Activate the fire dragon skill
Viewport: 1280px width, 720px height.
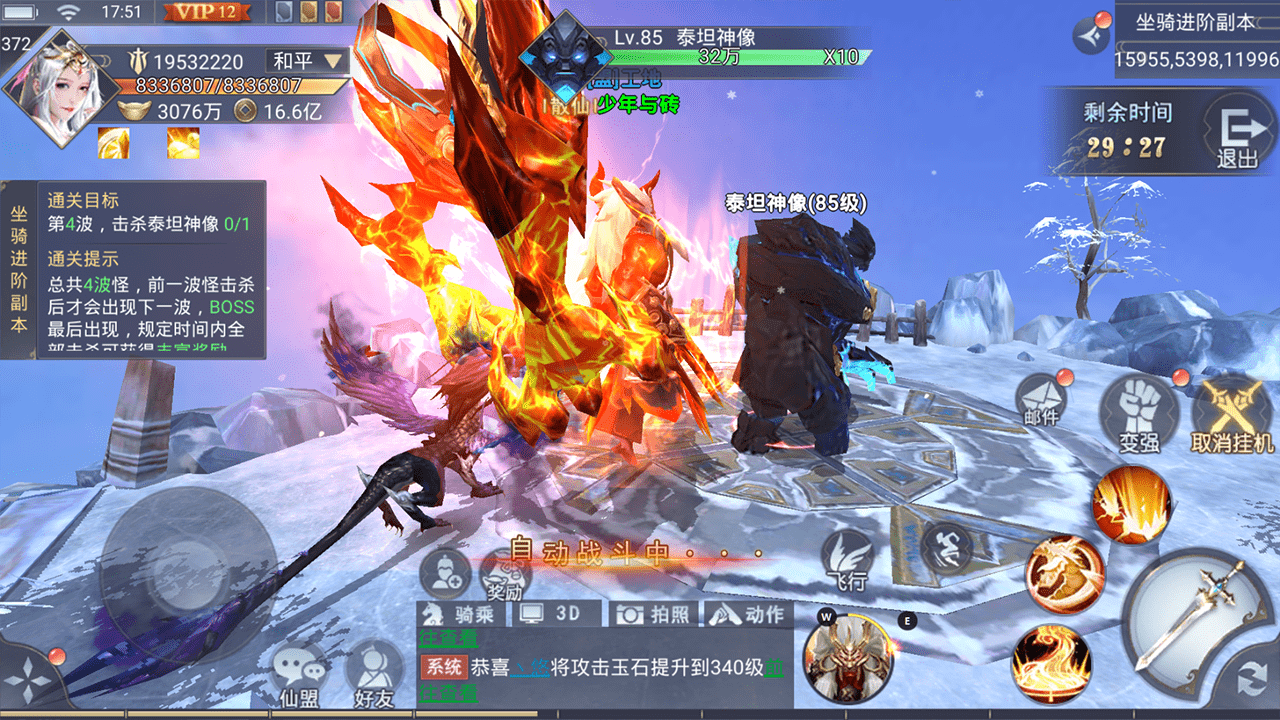click(1064, 574)
